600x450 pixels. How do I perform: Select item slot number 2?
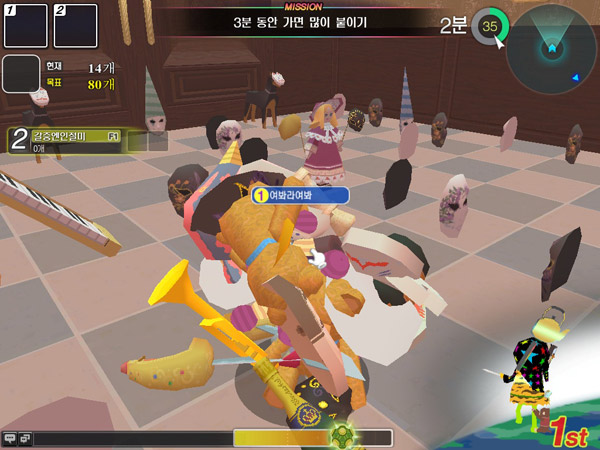[x=75, y=25]
